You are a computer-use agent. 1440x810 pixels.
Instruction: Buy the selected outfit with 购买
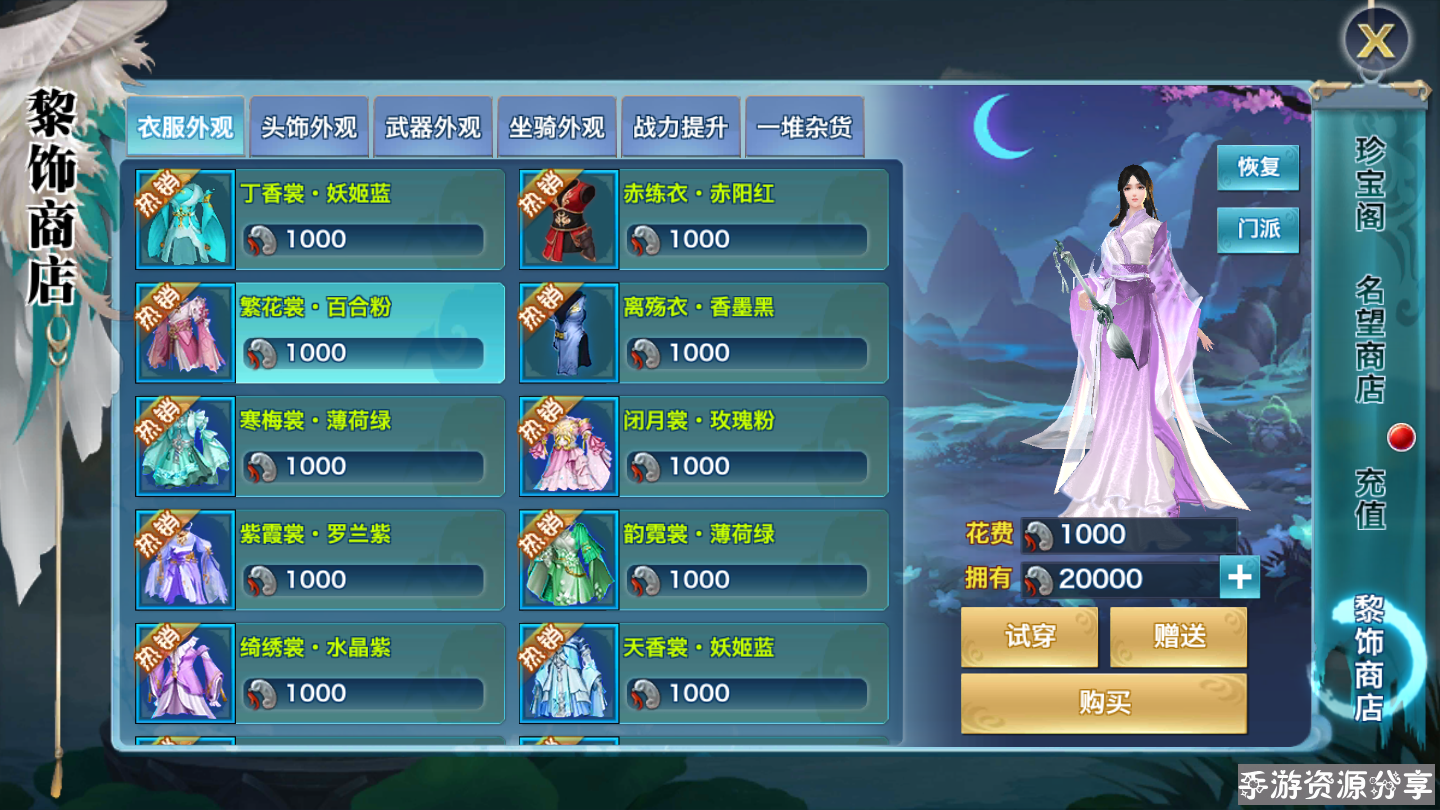[1104, 703]
